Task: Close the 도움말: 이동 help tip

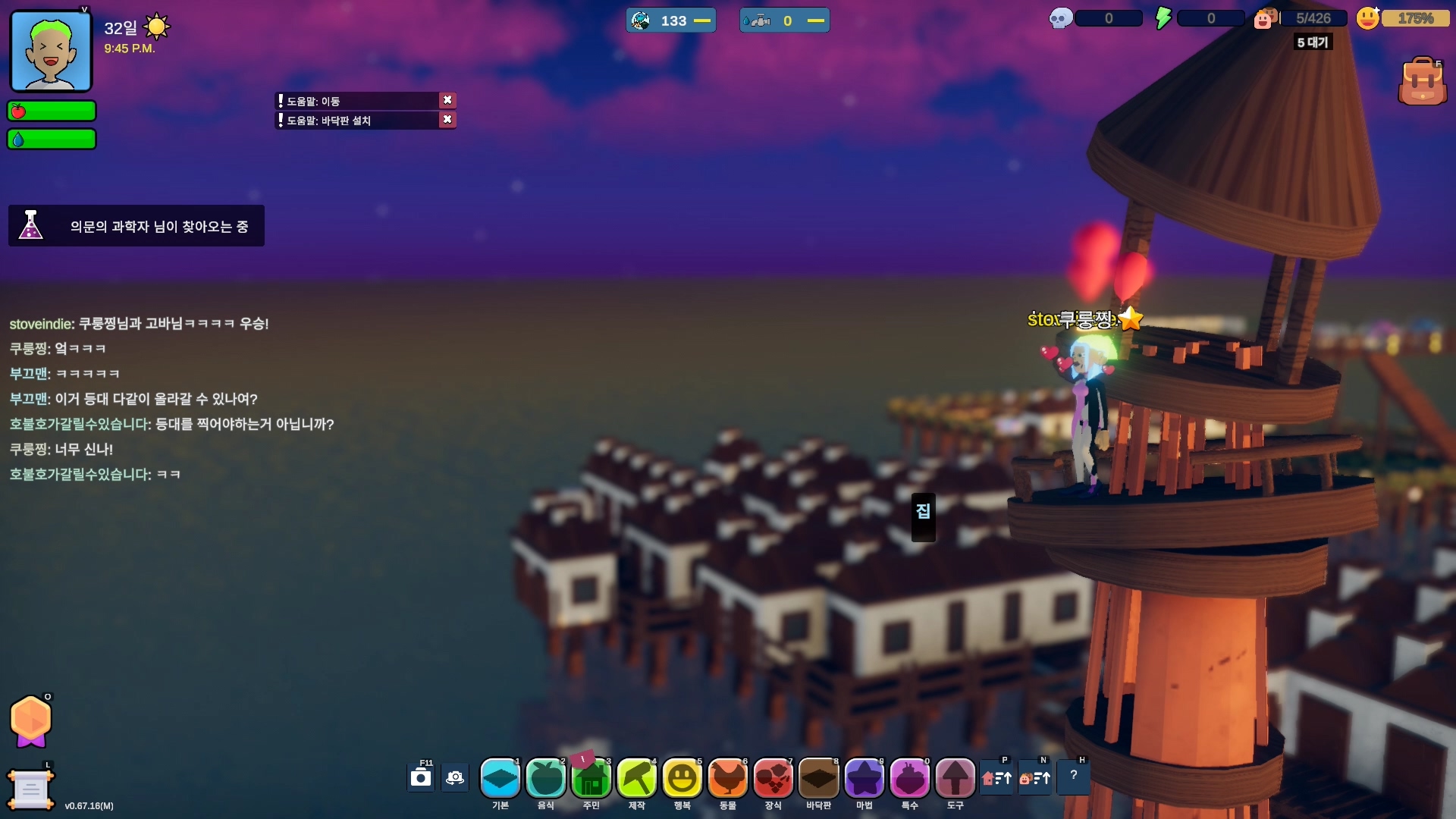Action: coord(447,100)
